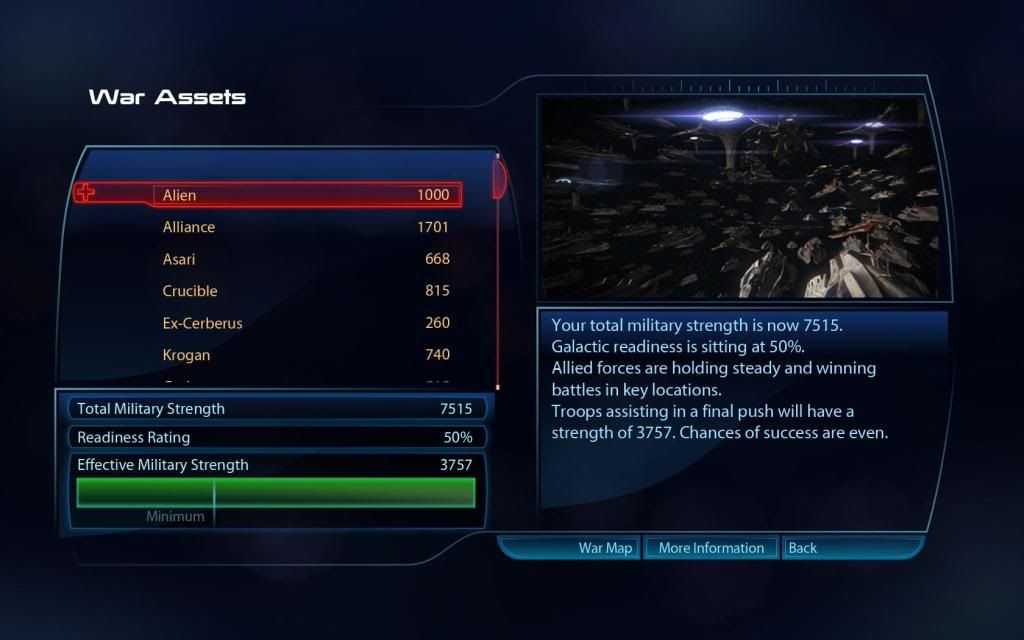This screenshot has height=640, width=1024.
Task: Expand the Alien category plus icon
Action: tap(86, 192)
